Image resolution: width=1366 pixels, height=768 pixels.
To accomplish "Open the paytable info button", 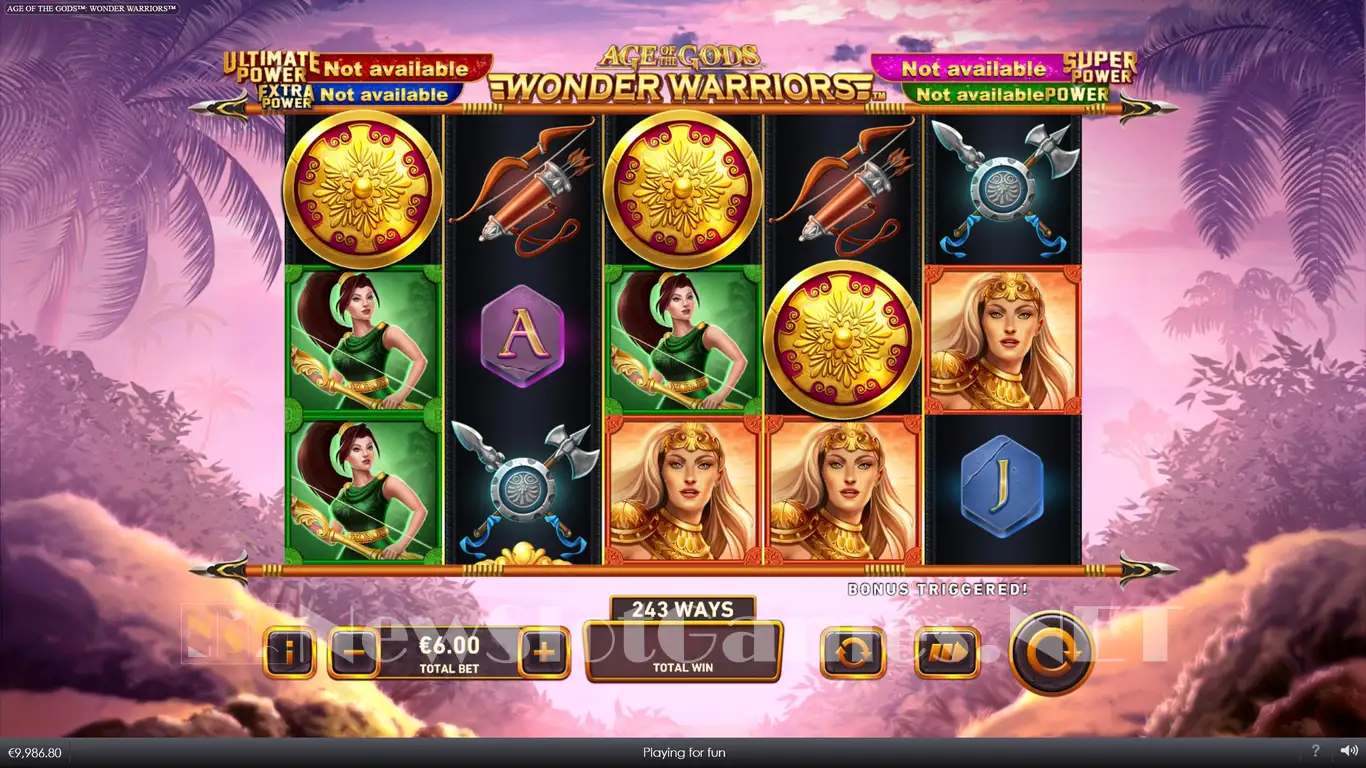I will (290, 654).
